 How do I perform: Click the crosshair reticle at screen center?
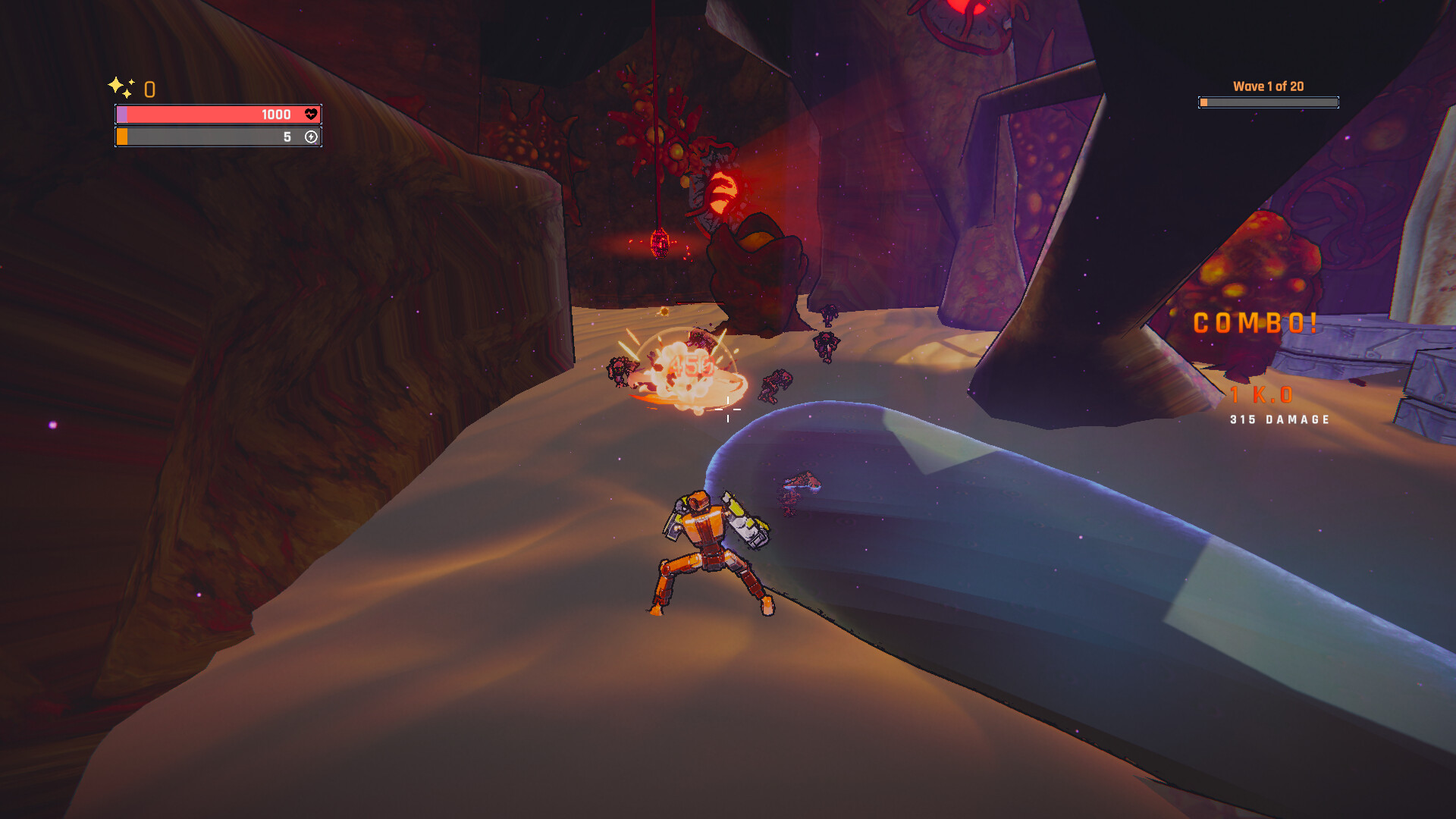coord(729,409)
